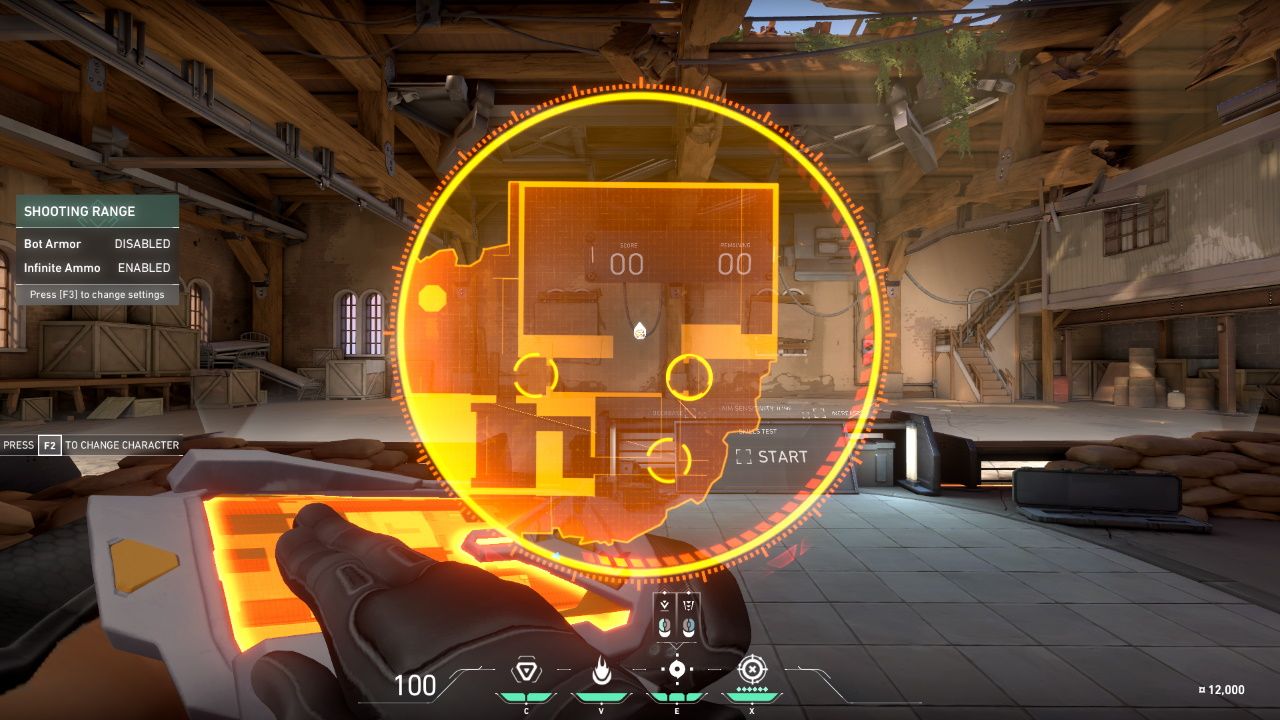
Task: Click the knife icon in the loadout display
Action: [688, 605]
